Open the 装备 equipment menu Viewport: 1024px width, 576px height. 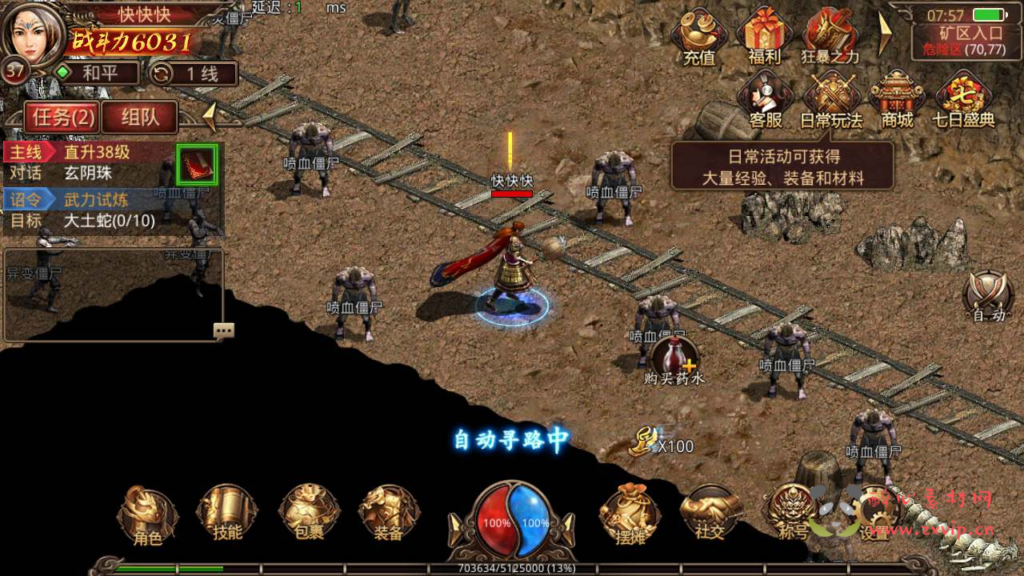click(x=389, y=515)
